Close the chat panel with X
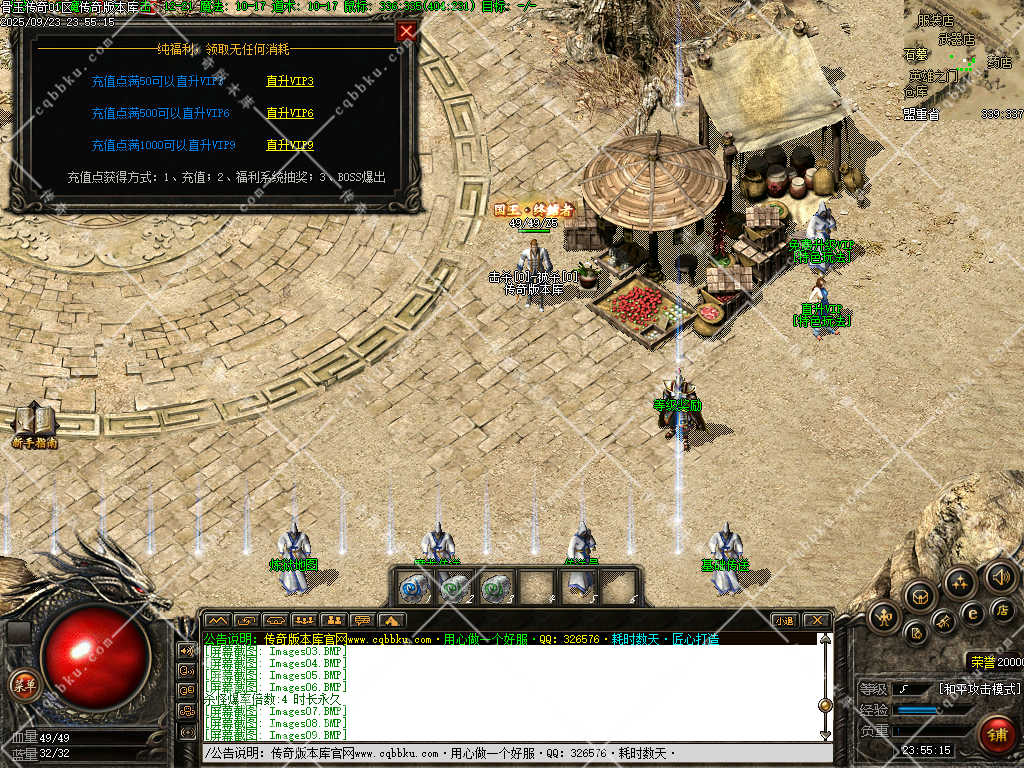The image size is (1024, 768). pos(817,621)
